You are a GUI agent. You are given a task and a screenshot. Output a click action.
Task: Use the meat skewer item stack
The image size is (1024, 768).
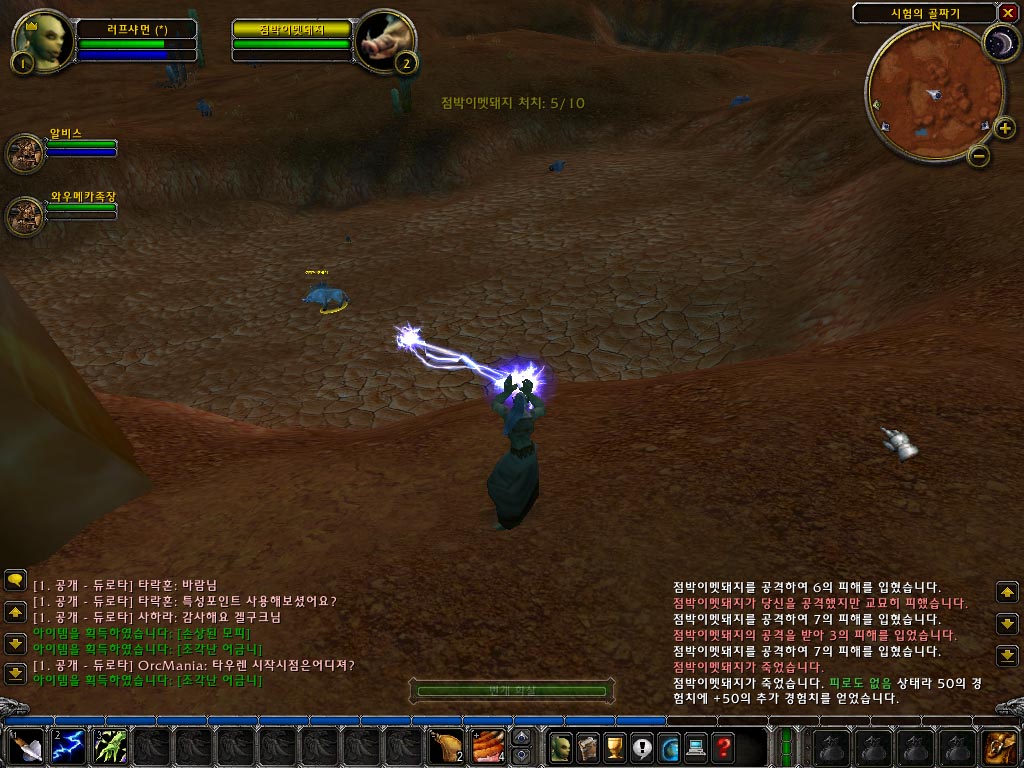[488, 747]
